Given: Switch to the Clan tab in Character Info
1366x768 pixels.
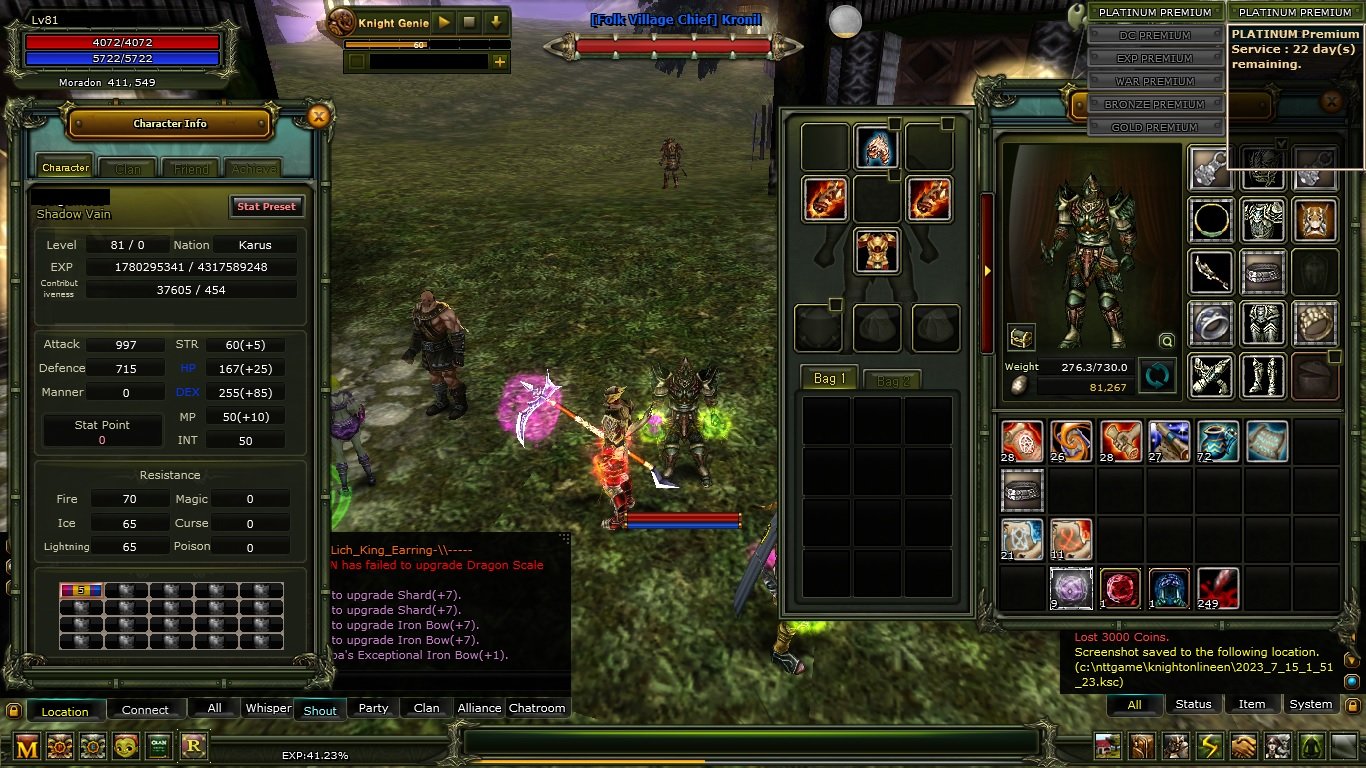Looking at the screenshot, I should (x=128, y=169).
